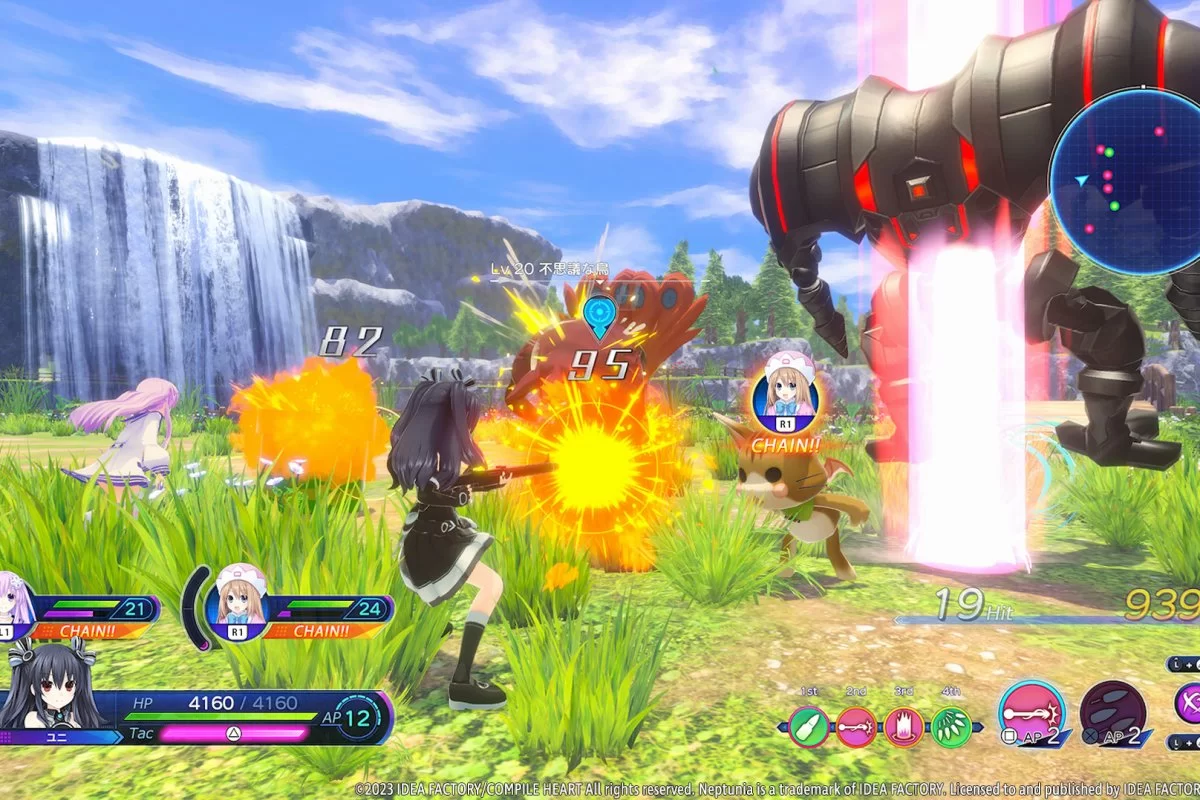
Task: Select the 1st combo bullet skill icon
Action: point(808,727)
